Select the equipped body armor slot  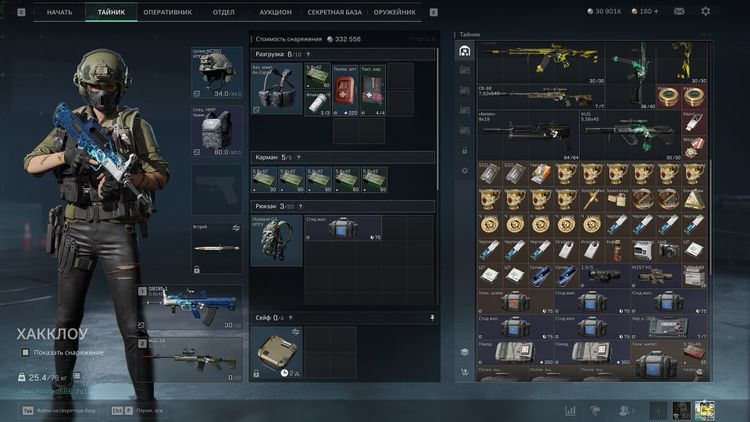point(217,131)
